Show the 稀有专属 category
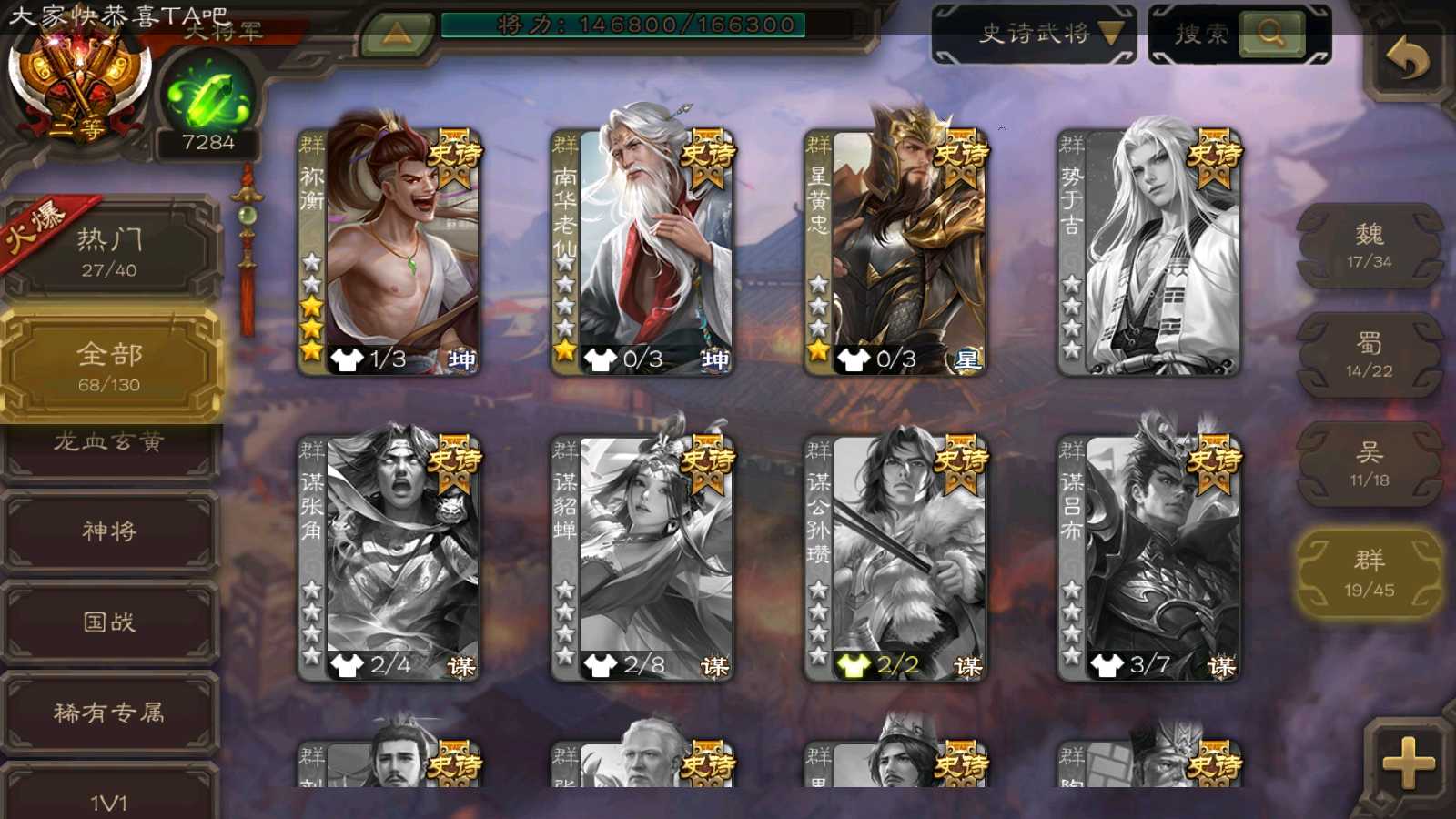 coord(110,713)
